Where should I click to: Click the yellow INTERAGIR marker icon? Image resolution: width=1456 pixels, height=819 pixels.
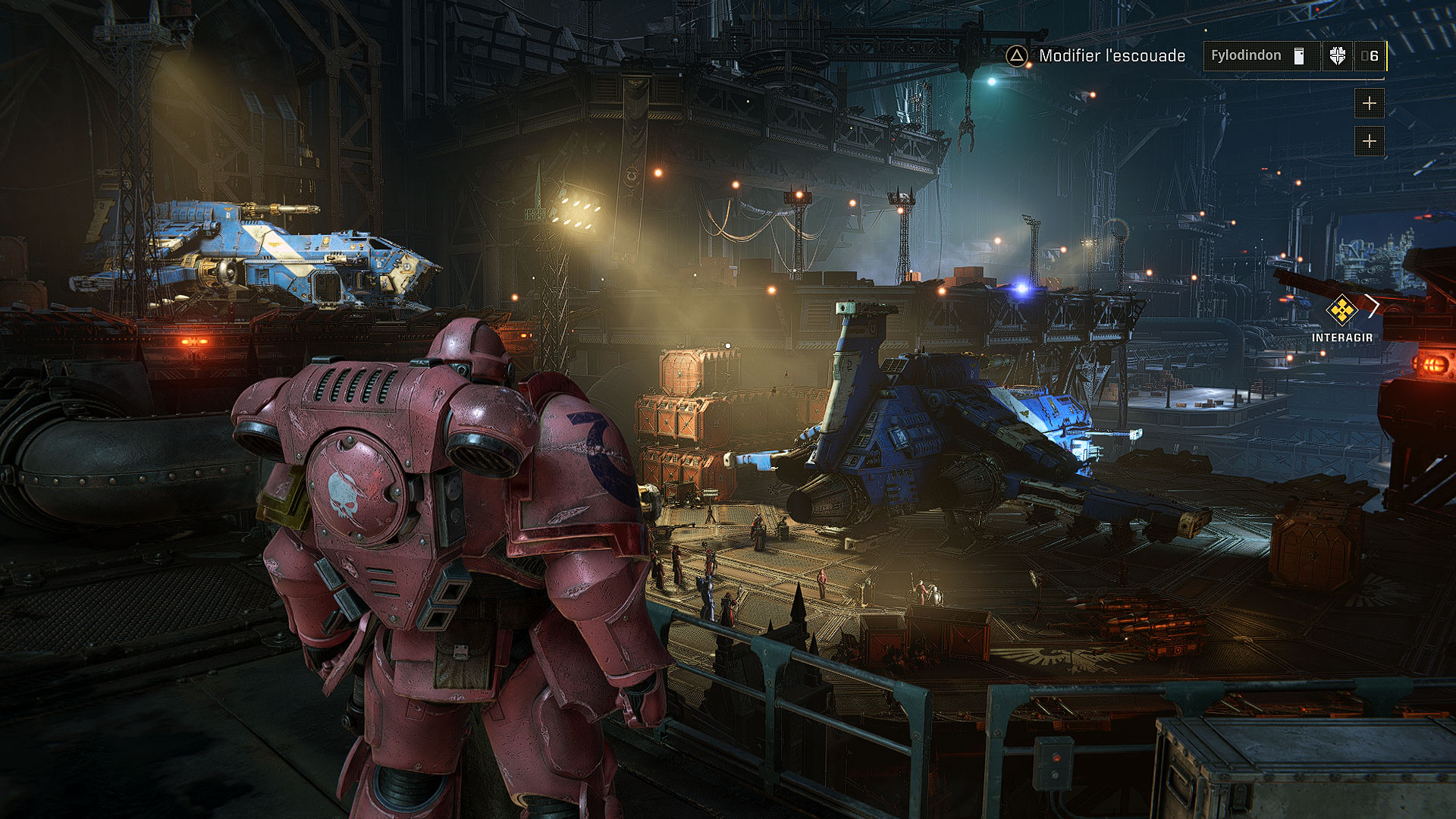pos(1341,309)
